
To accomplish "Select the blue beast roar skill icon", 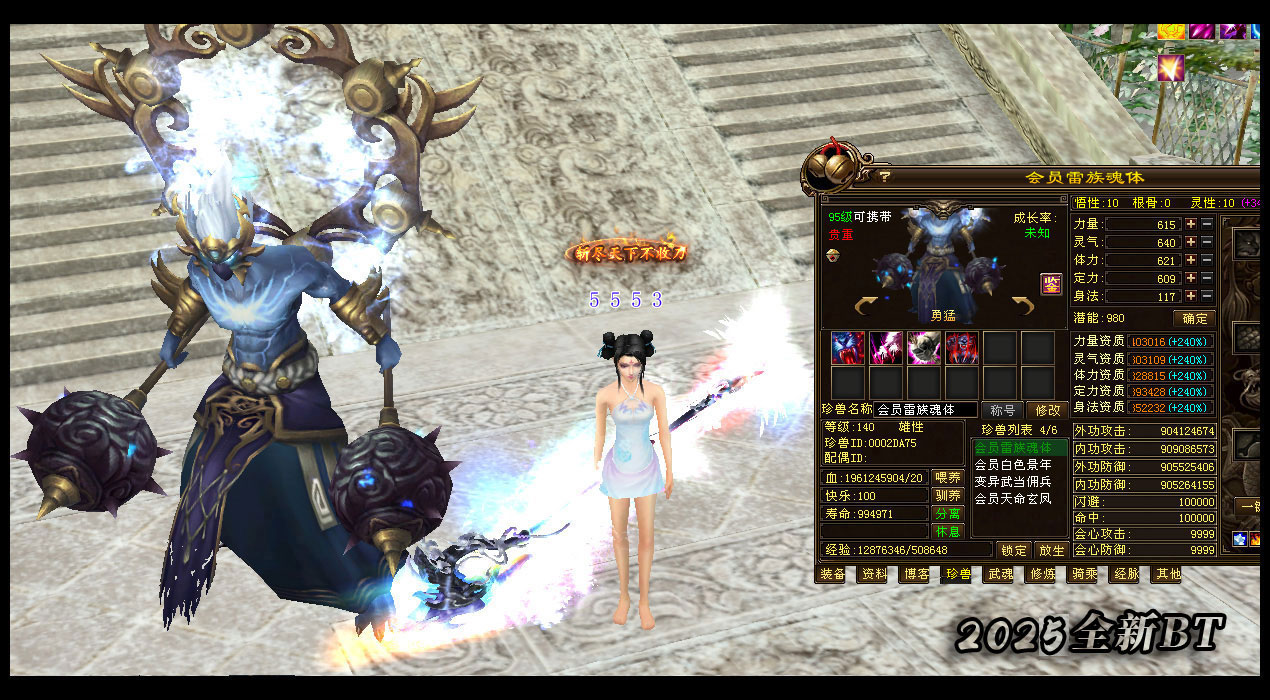I will 847,348.
